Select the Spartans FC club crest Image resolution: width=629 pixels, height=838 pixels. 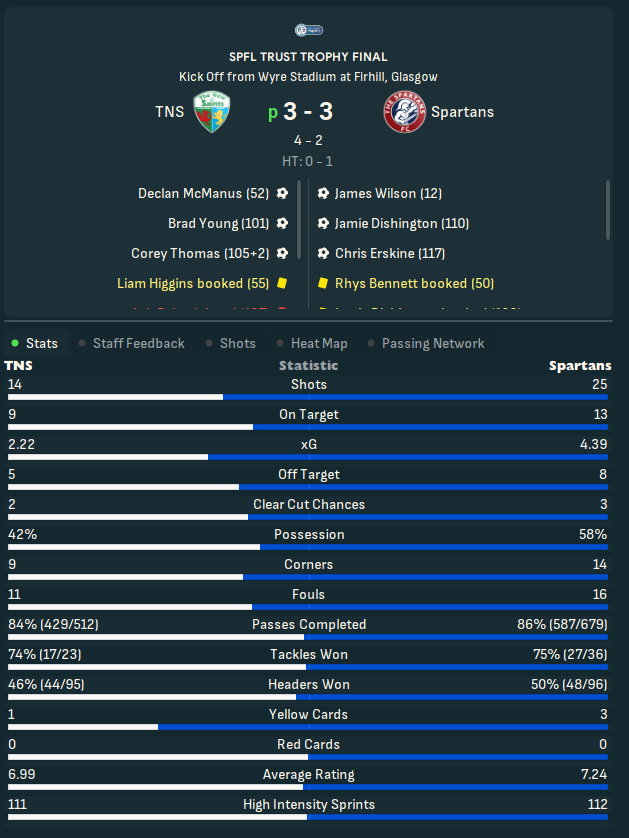[404, 111]
